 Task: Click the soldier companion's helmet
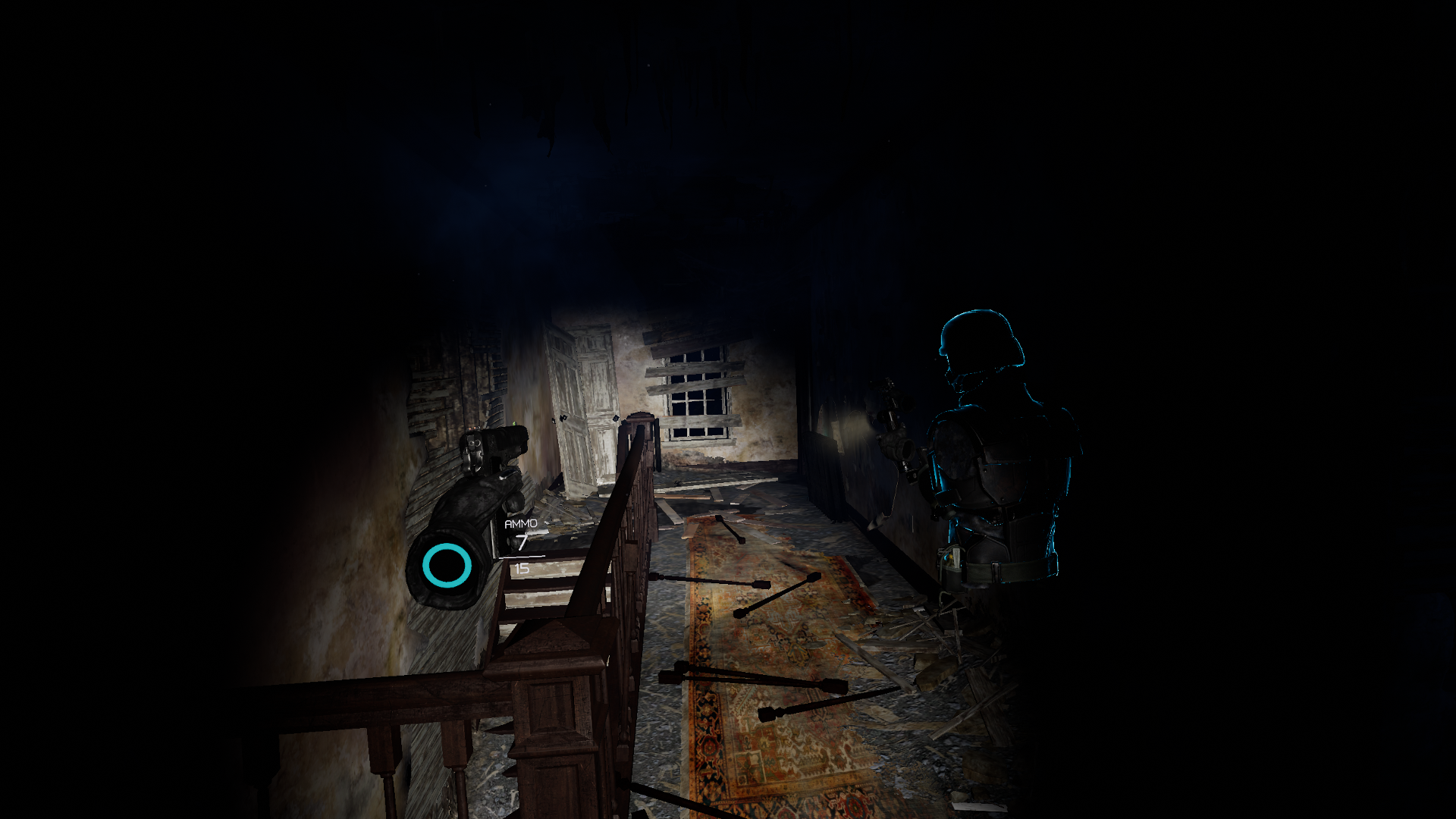tap(978, 334)
